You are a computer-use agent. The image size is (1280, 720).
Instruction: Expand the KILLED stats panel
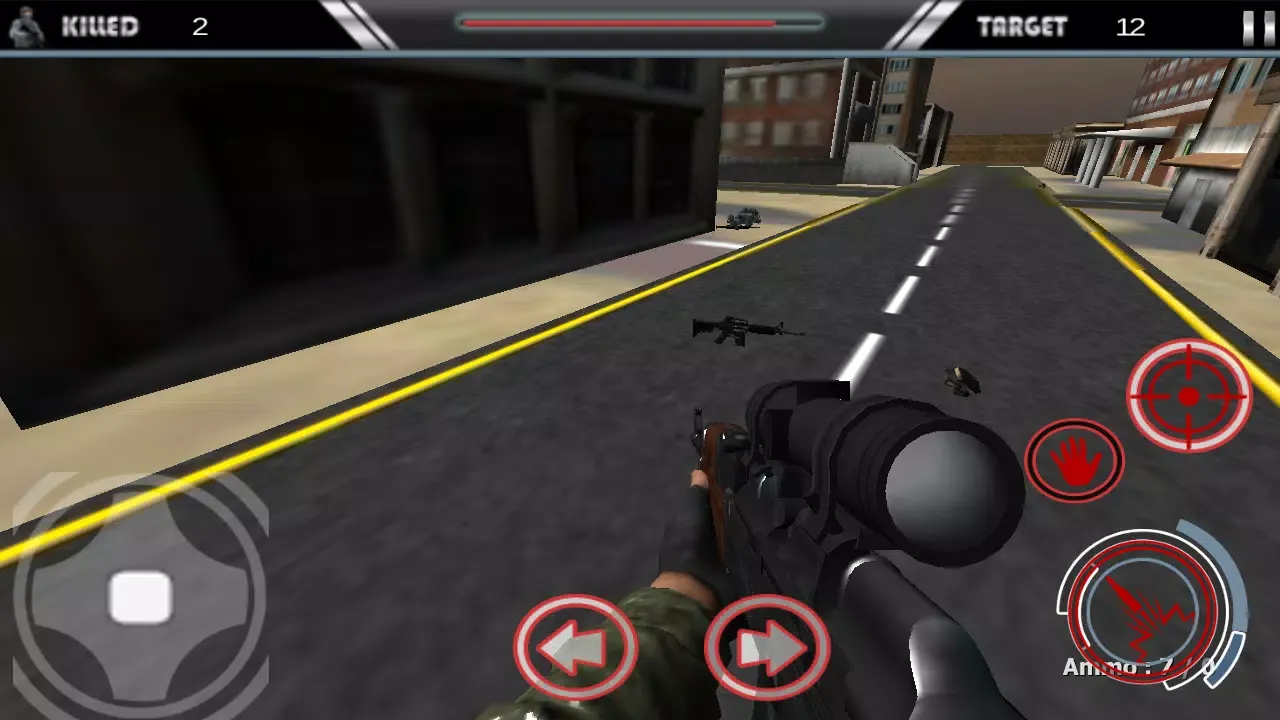point(100,27)
